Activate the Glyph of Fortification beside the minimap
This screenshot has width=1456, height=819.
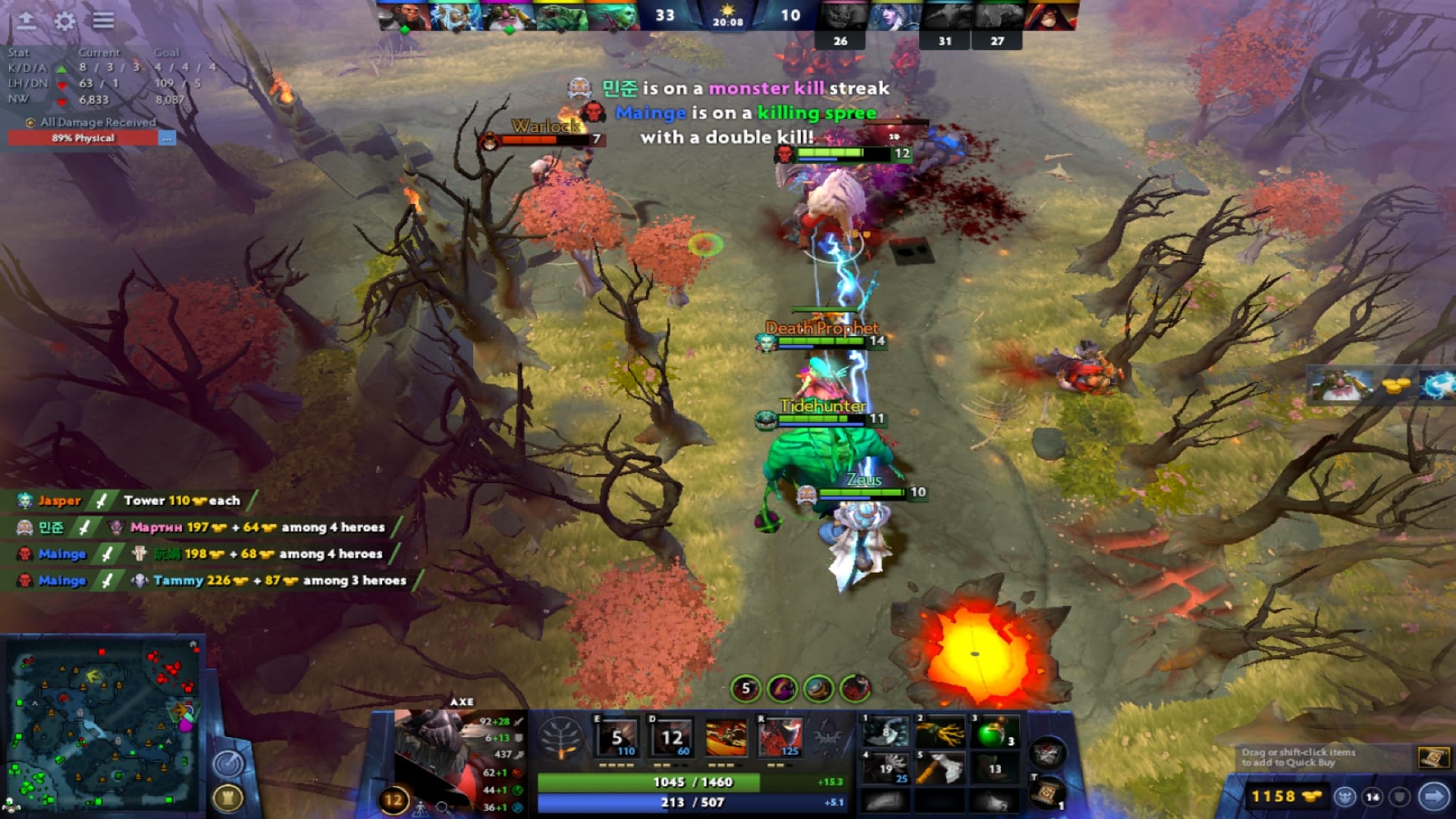coord(228,797)
